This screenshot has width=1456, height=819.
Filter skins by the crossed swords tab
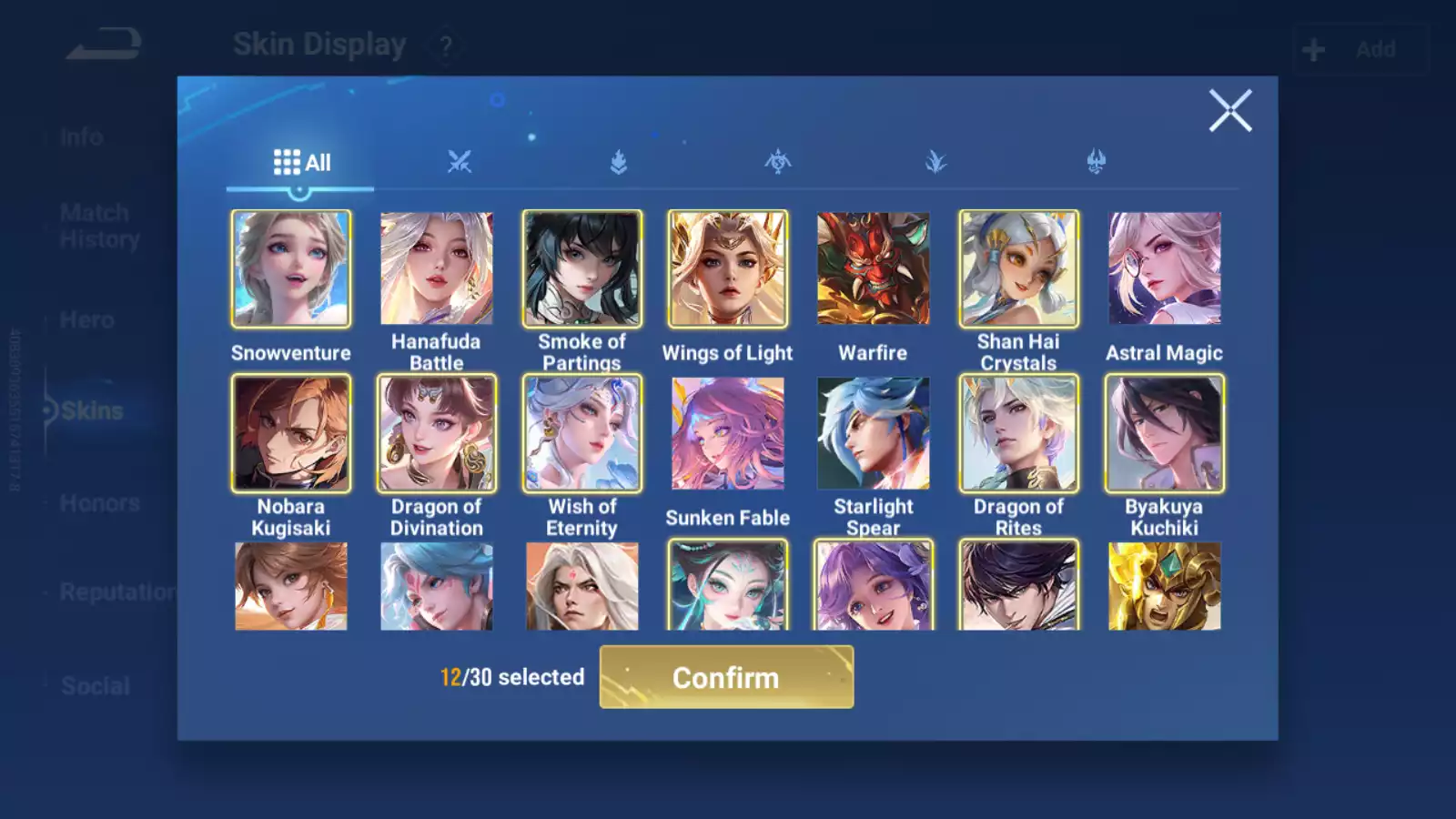pos(460,163)
